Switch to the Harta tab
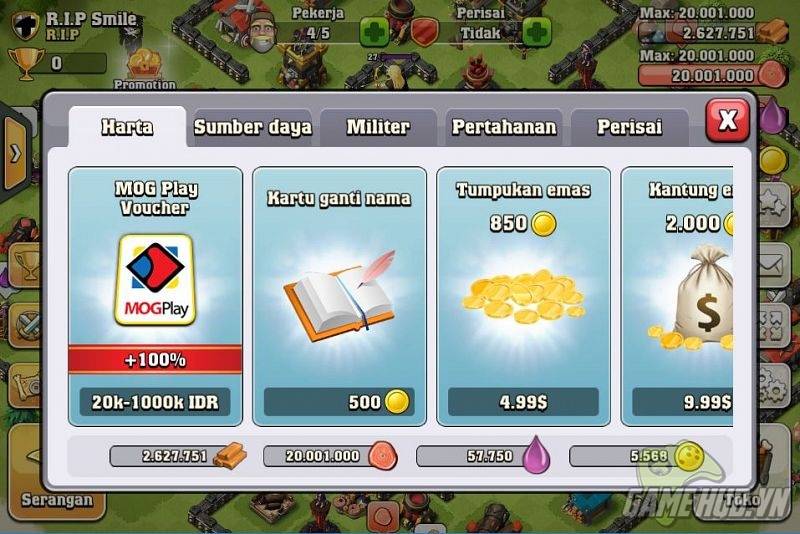The image size is (800, 534). pyautogui.click(x=126, y=128)
